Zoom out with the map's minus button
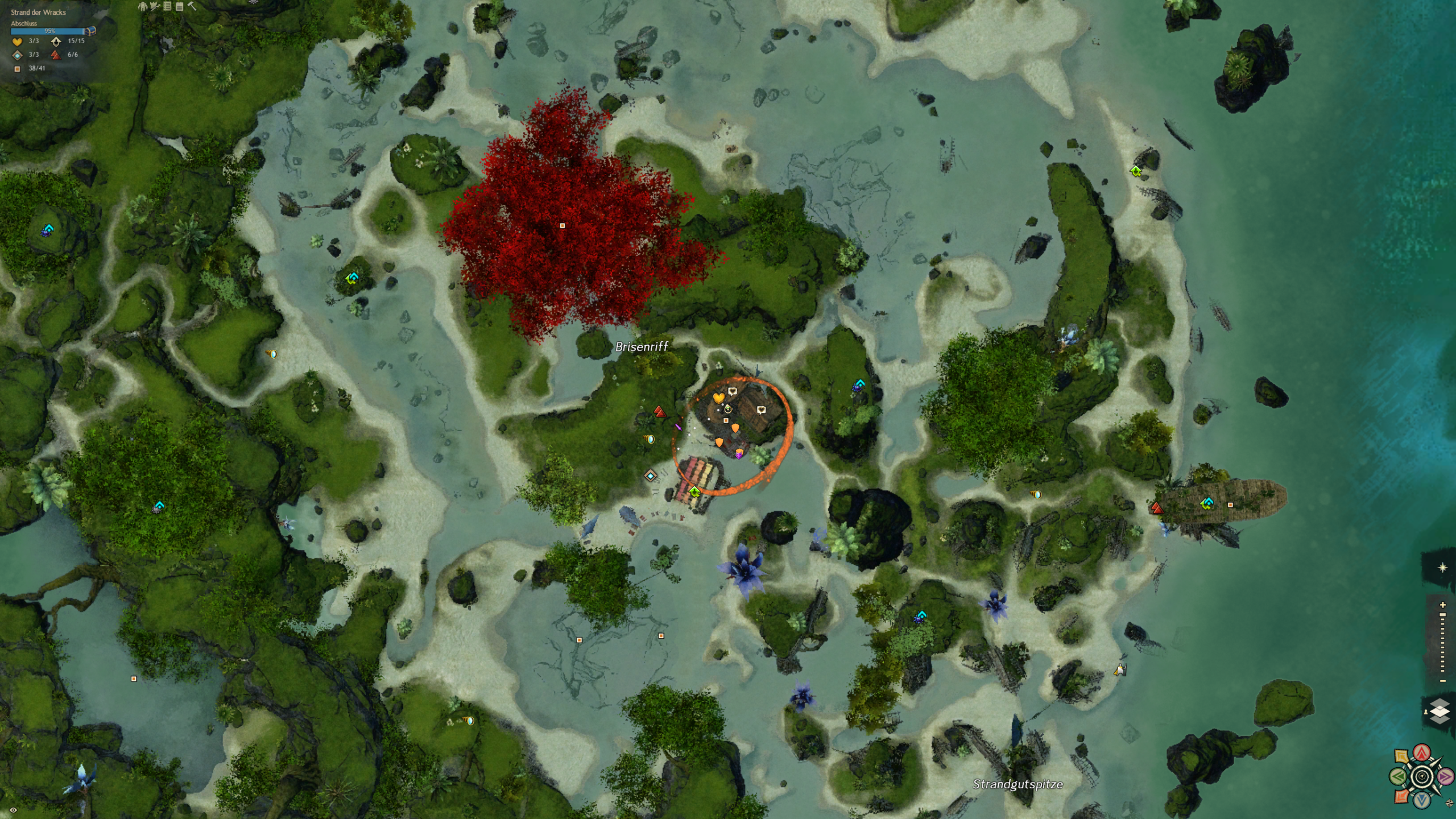The image size is (1456, 819). point(1442,681)
